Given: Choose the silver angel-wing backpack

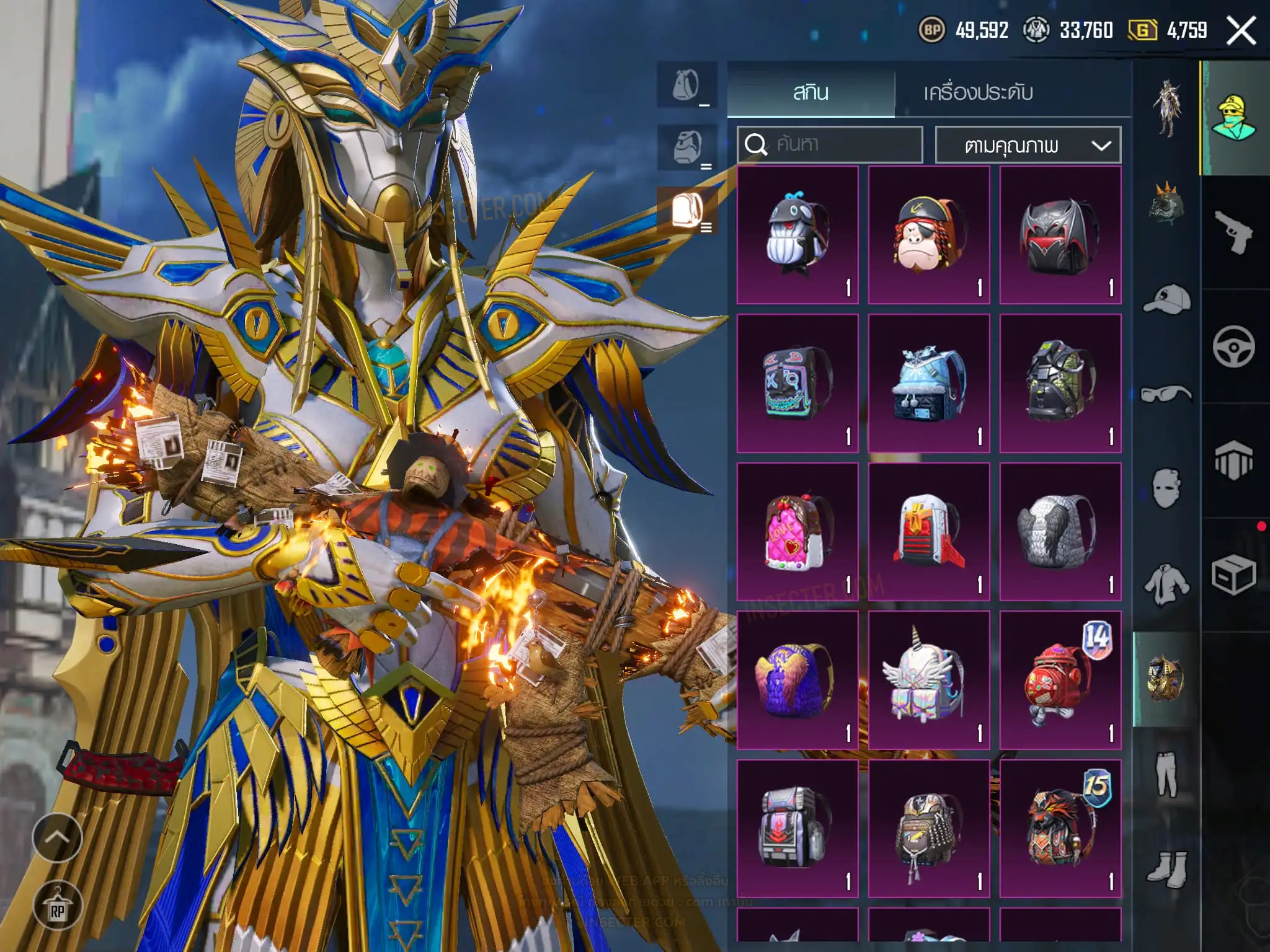Looking at the screenshot, I should [1060, 532].
